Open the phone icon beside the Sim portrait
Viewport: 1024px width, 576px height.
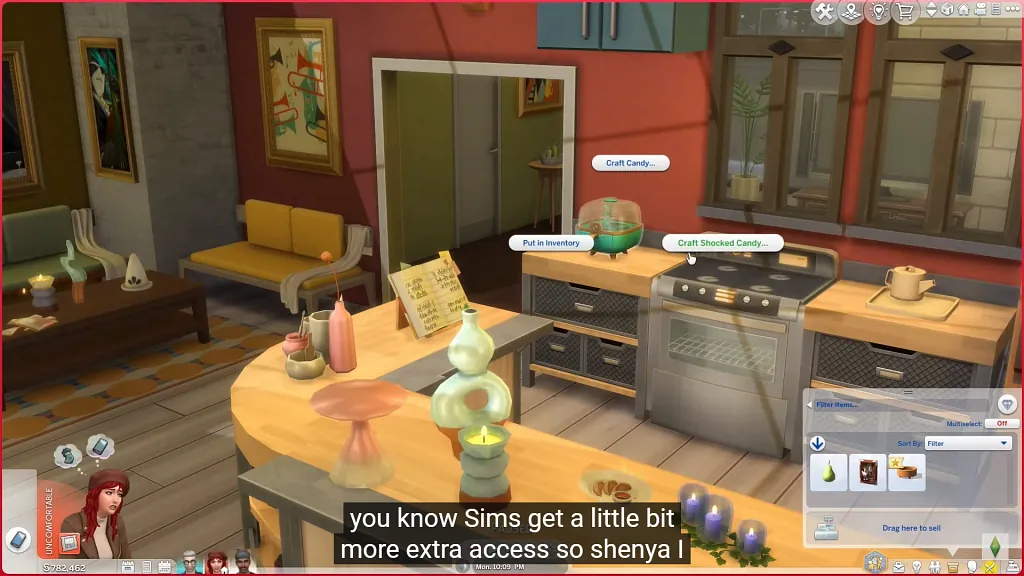coord(17,539)
